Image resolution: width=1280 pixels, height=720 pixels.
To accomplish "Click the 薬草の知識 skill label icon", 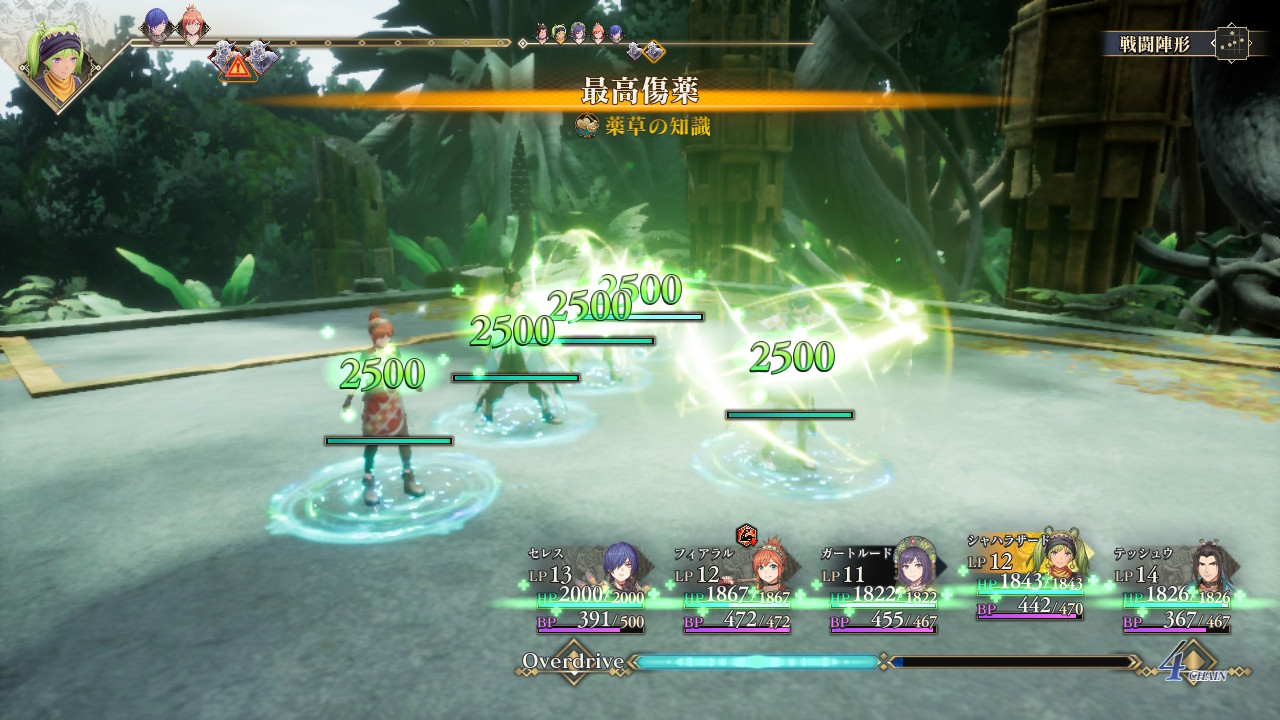I will tap(589, 126).
